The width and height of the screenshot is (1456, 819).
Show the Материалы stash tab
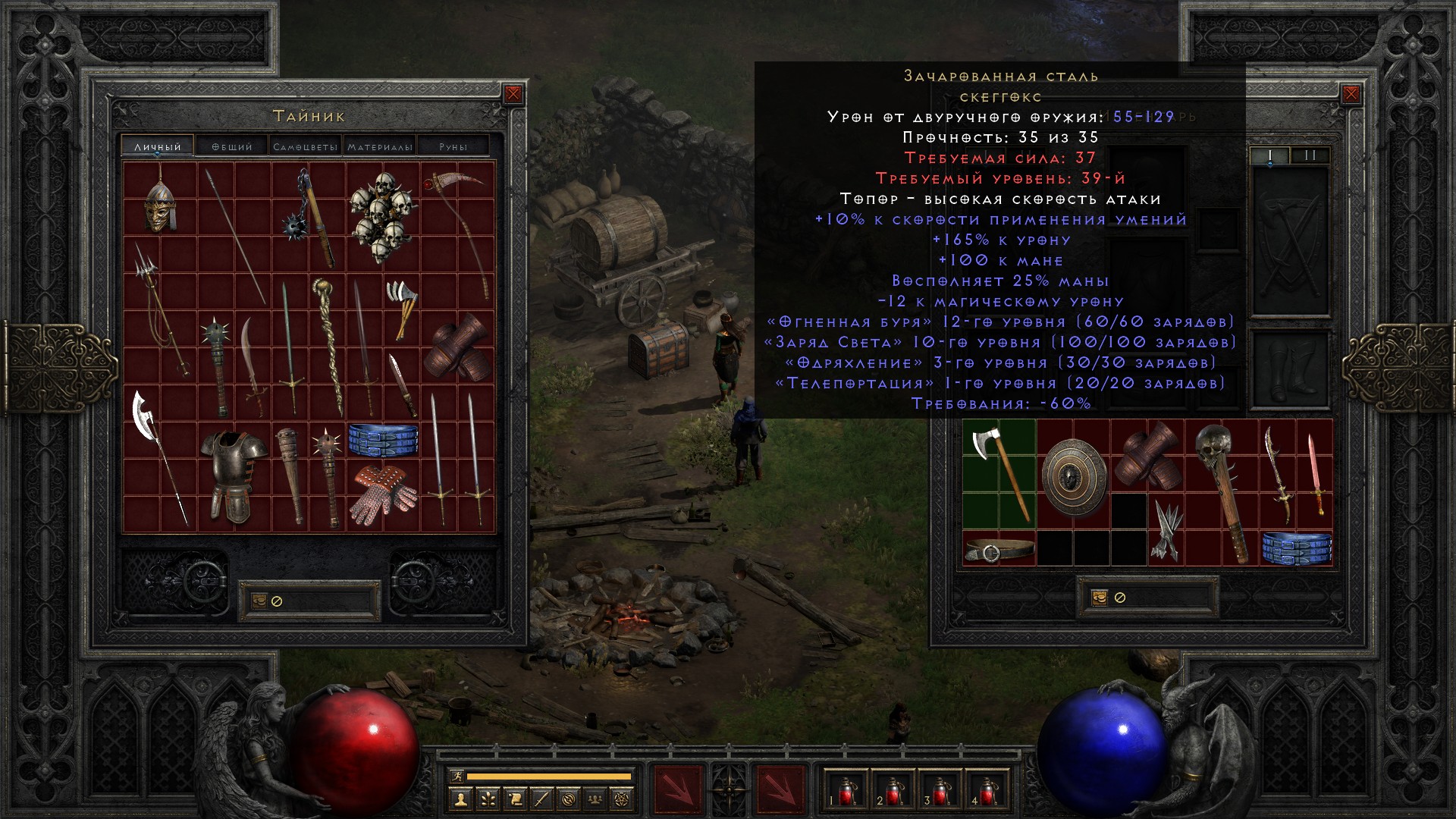(379, 146)
